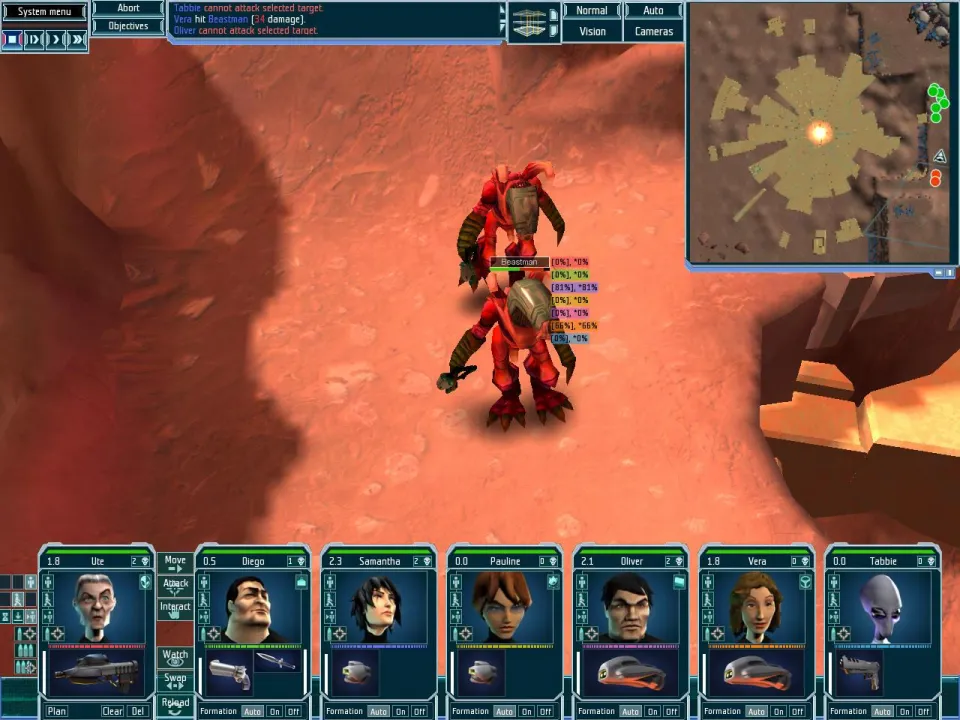
Task: Activate the Move command
Action: pyautogui.click(x=175, y=562)
